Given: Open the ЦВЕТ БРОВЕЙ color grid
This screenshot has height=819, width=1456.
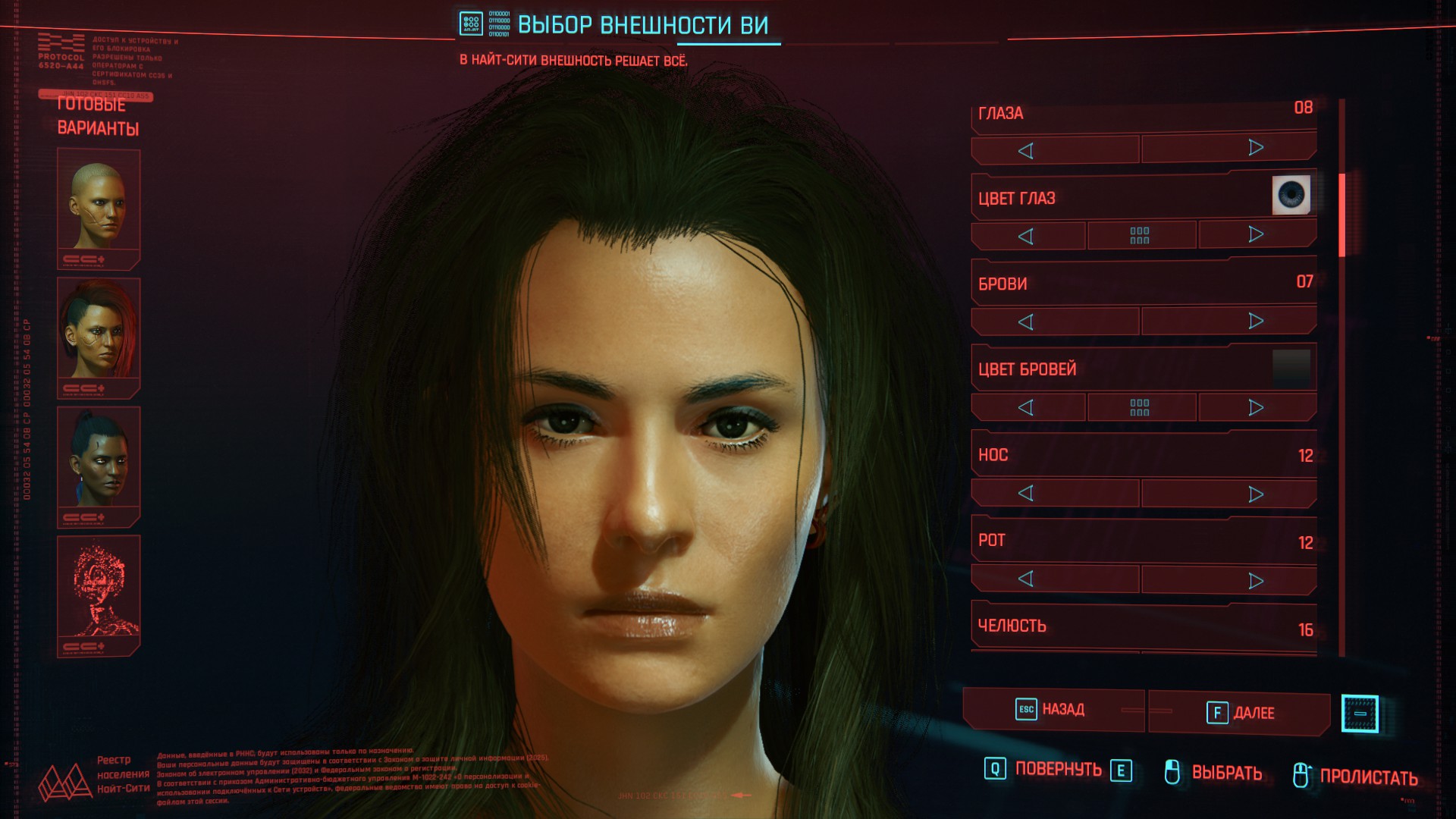Looking at the screenshot, I should pyautogui.click(x=1140, y=408).
